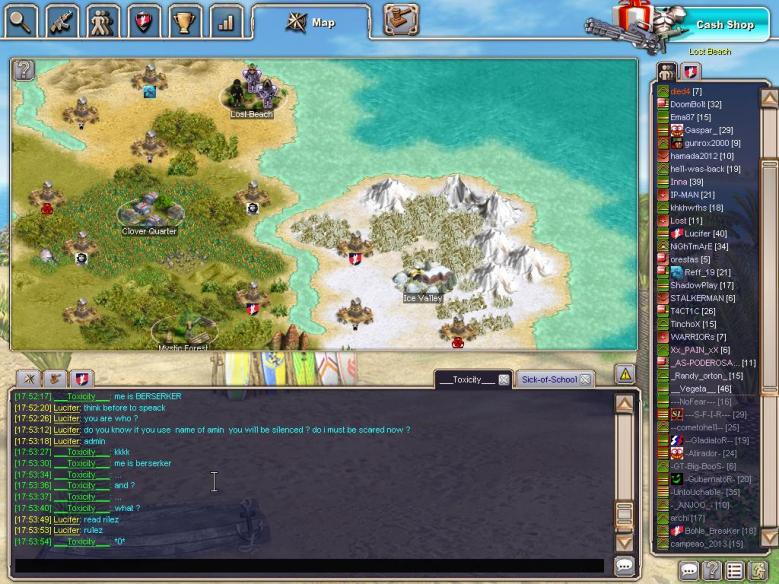The image size is (779, 584).
Task: Click the wooden stamp icon button
Action: tap(400, 19)
